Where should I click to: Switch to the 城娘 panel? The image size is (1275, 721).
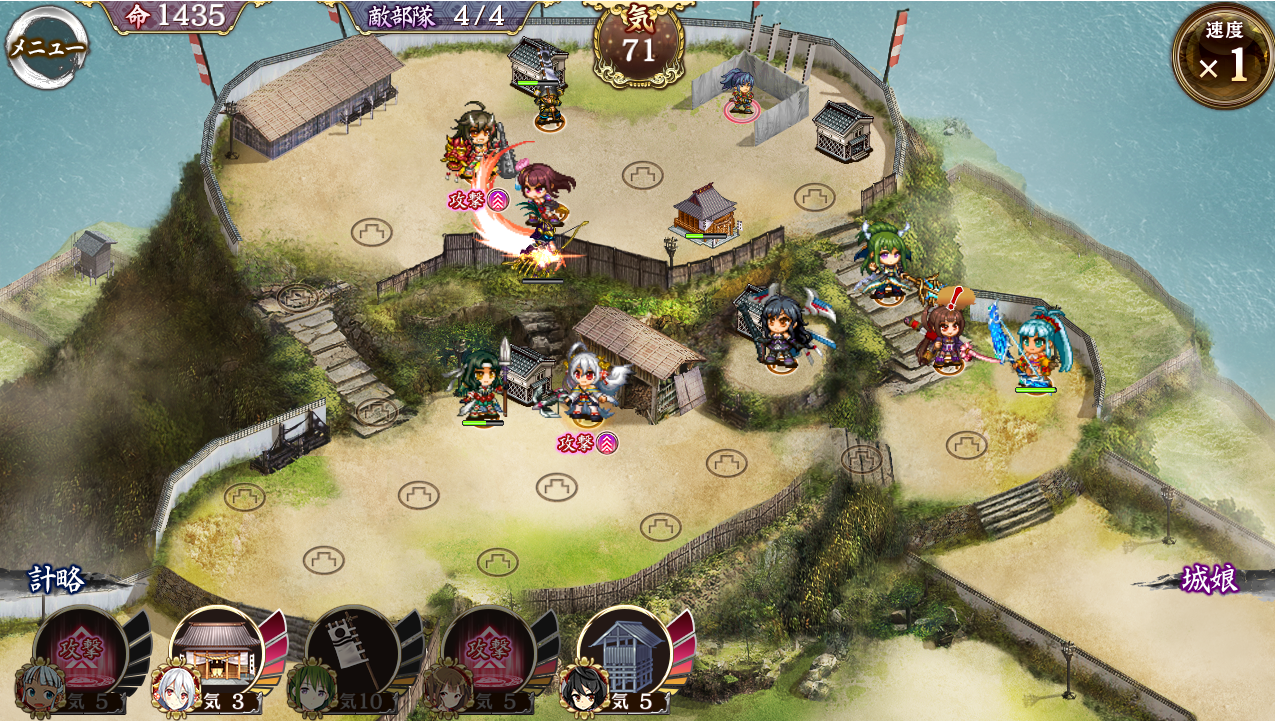pyautogui.click(x=1209, y=579)
